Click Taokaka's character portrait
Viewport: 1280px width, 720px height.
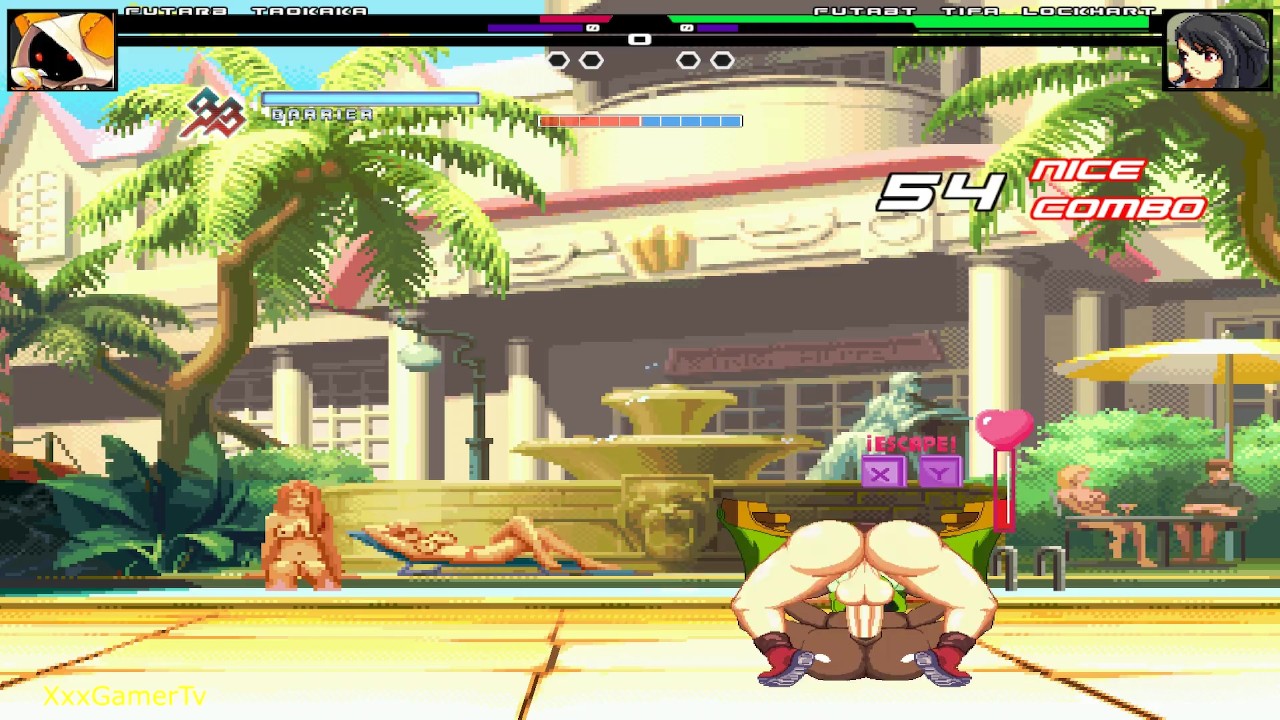pyautogui.click(x=62, y=50)
